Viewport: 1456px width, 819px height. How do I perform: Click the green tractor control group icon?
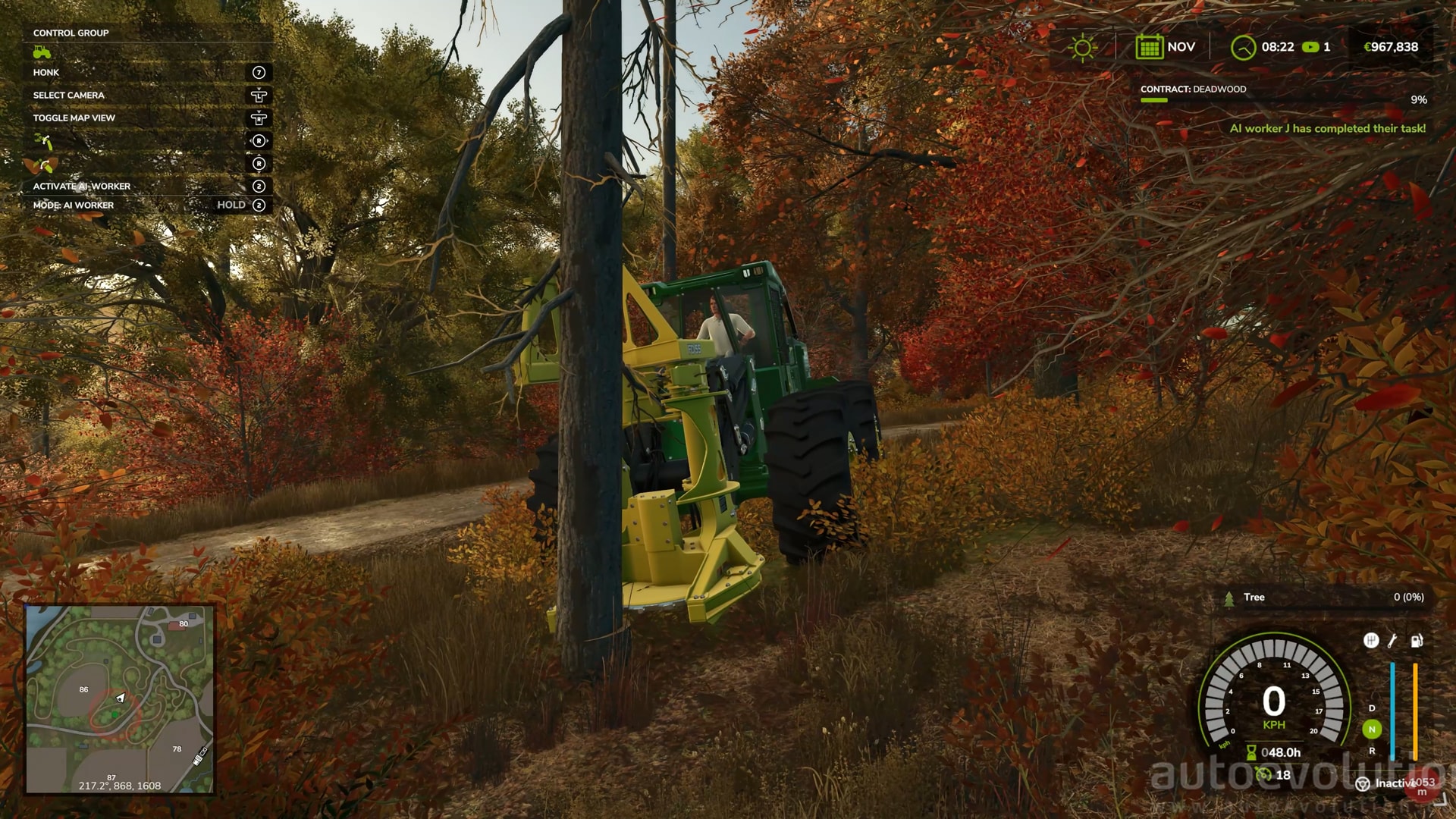point(42,52)
